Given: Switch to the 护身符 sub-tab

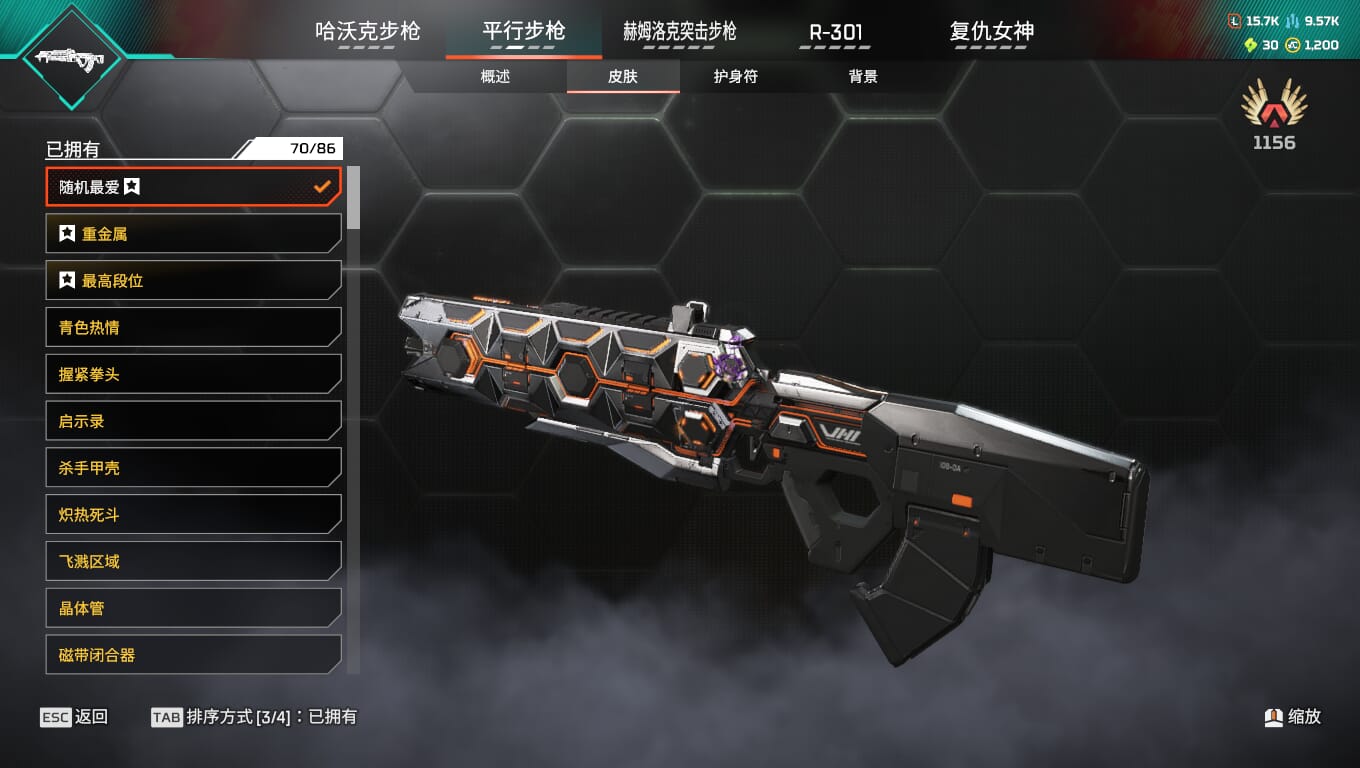Looking at the screenshot, I should pos(735,76).
